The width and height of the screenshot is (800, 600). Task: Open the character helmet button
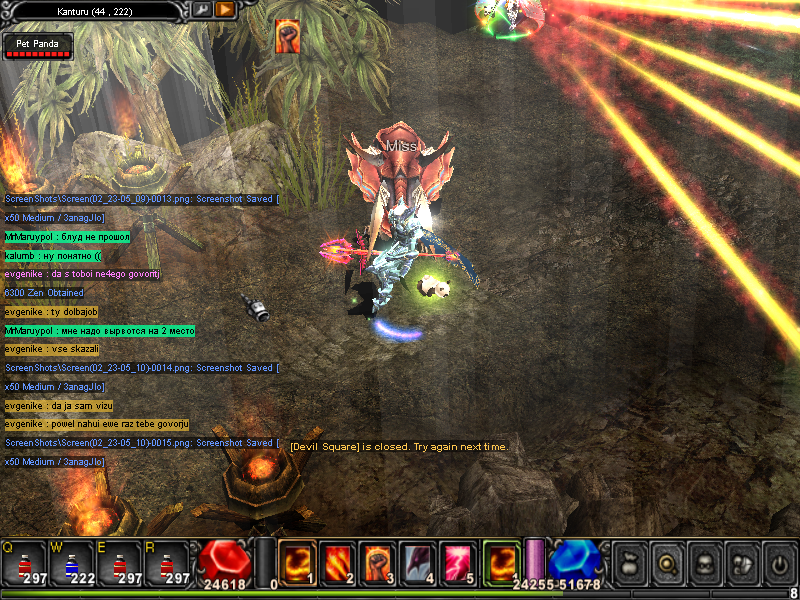point(704,565)
